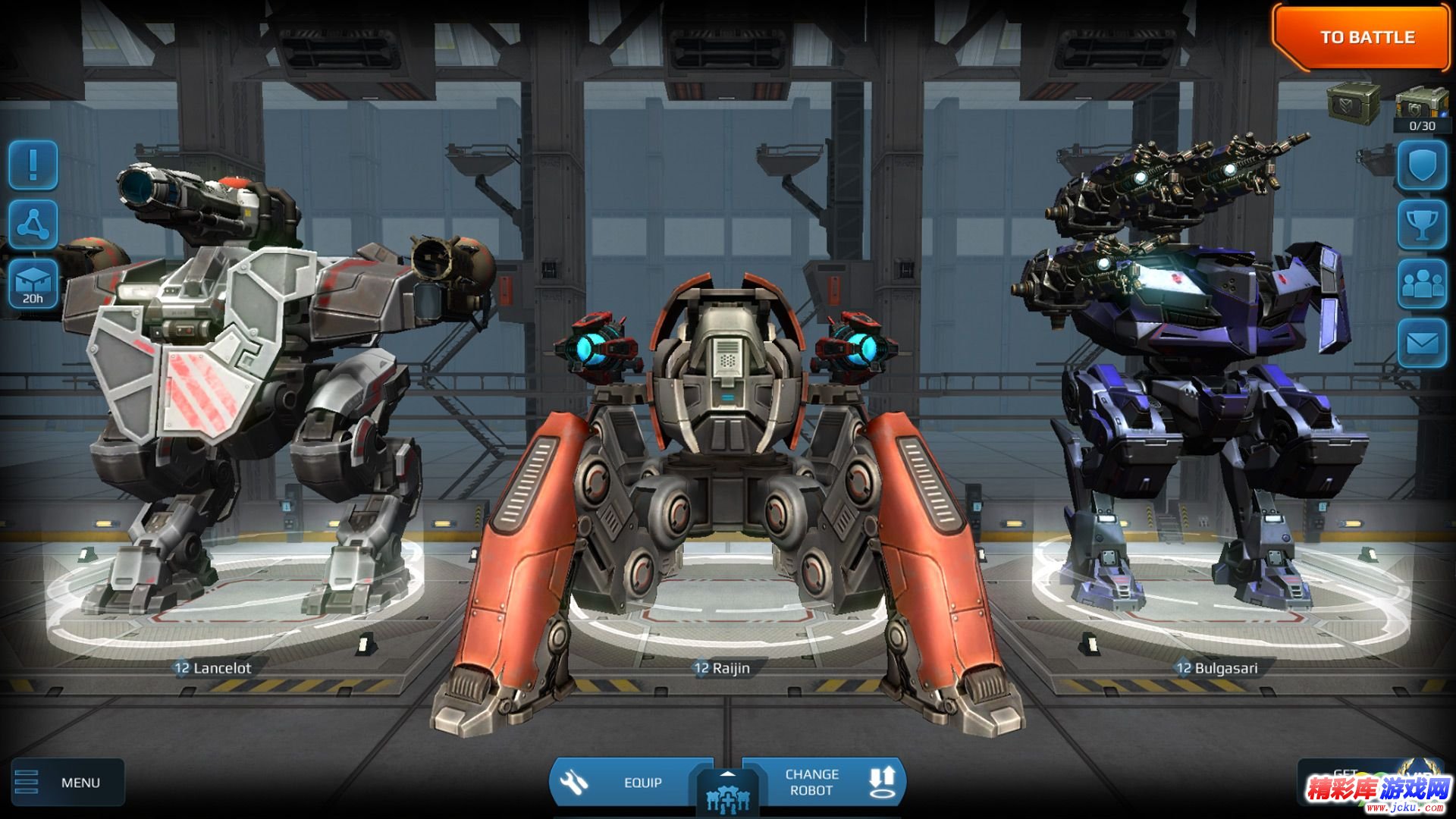Open the dark green supply chest
1456x819 pixels.
[1353, 101]
